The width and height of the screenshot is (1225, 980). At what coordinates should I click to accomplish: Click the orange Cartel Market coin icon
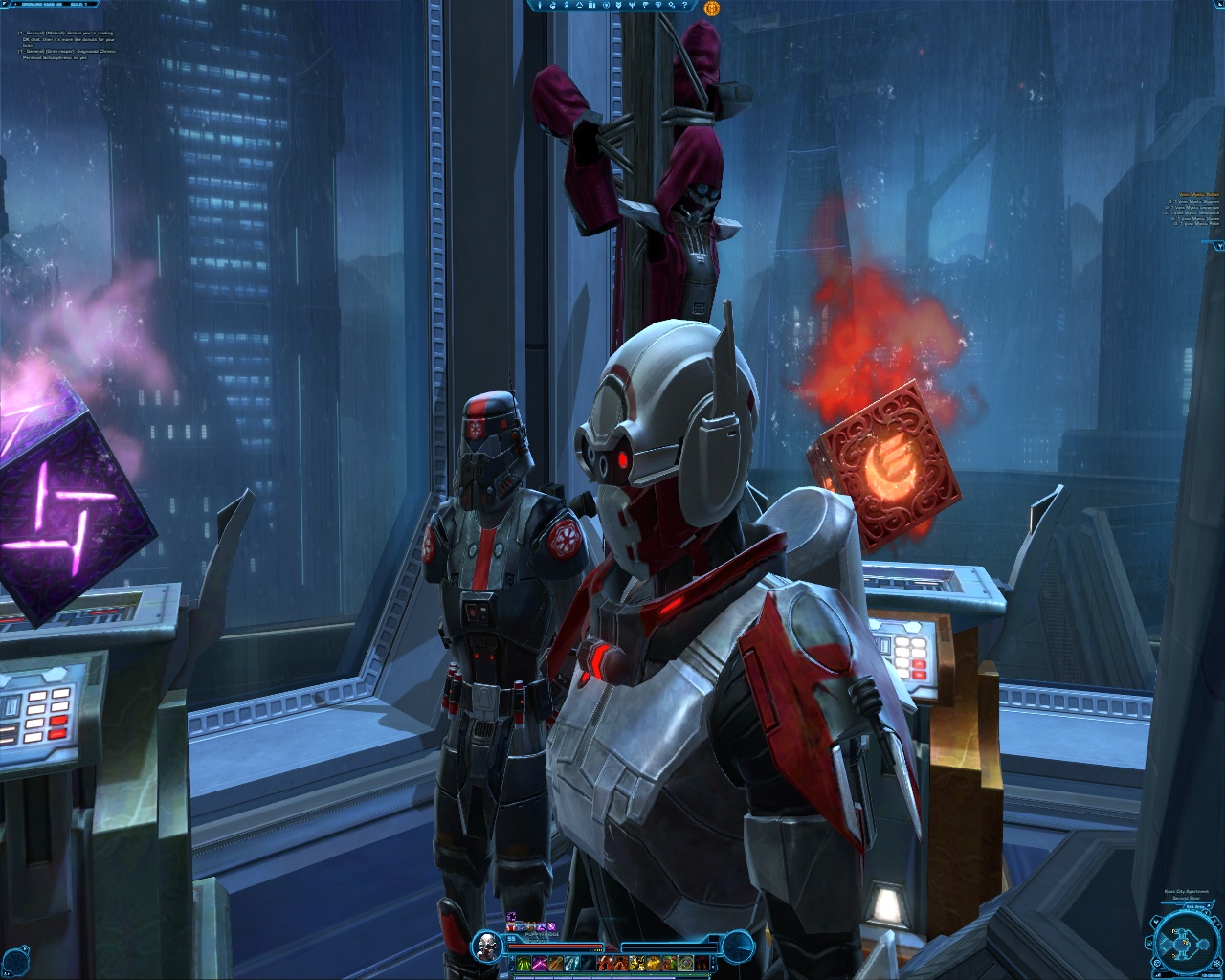[x=711, y=8]
